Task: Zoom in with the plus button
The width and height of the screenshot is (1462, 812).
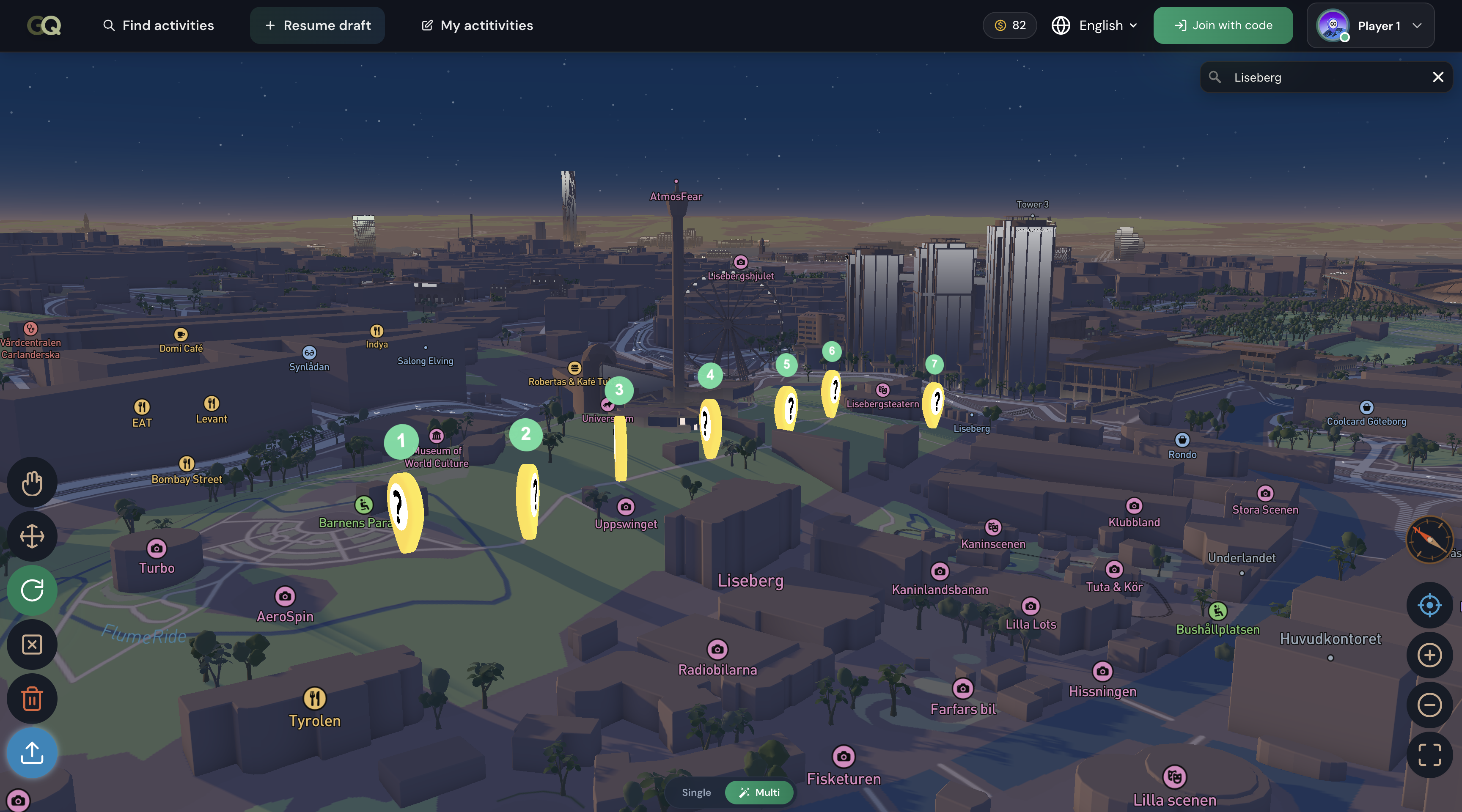Action: (1429, 656)
